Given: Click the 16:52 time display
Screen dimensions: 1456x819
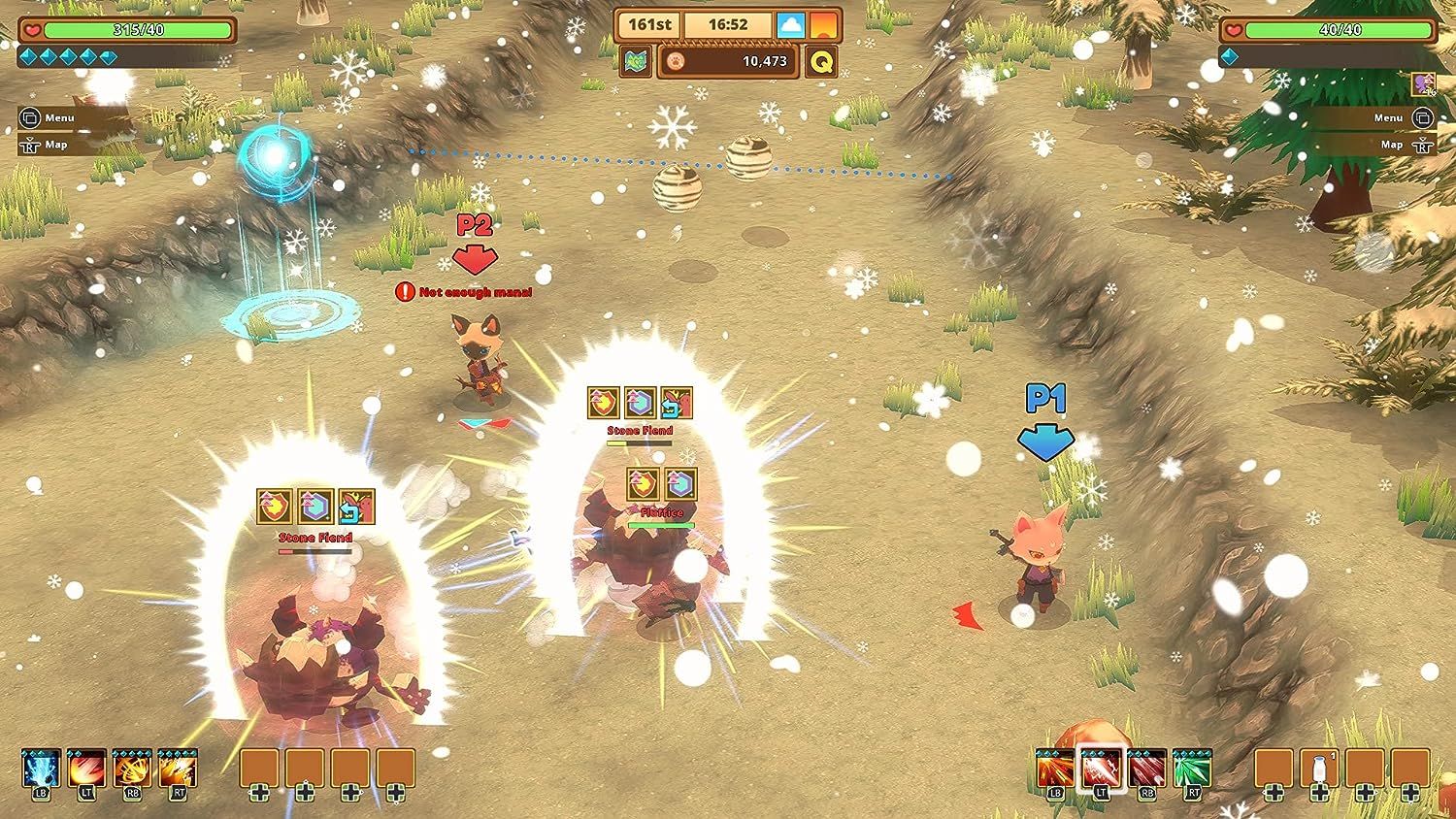Looking at the screenshot, I should (730, 24).
